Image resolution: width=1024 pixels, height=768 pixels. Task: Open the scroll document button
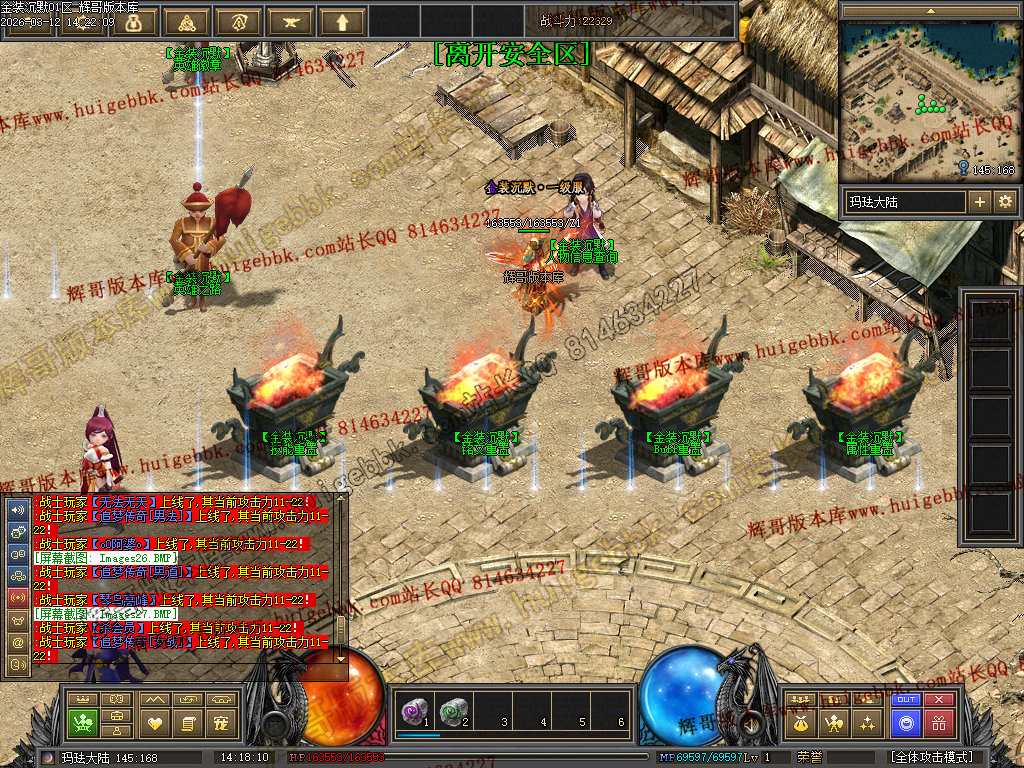[187, 722]
